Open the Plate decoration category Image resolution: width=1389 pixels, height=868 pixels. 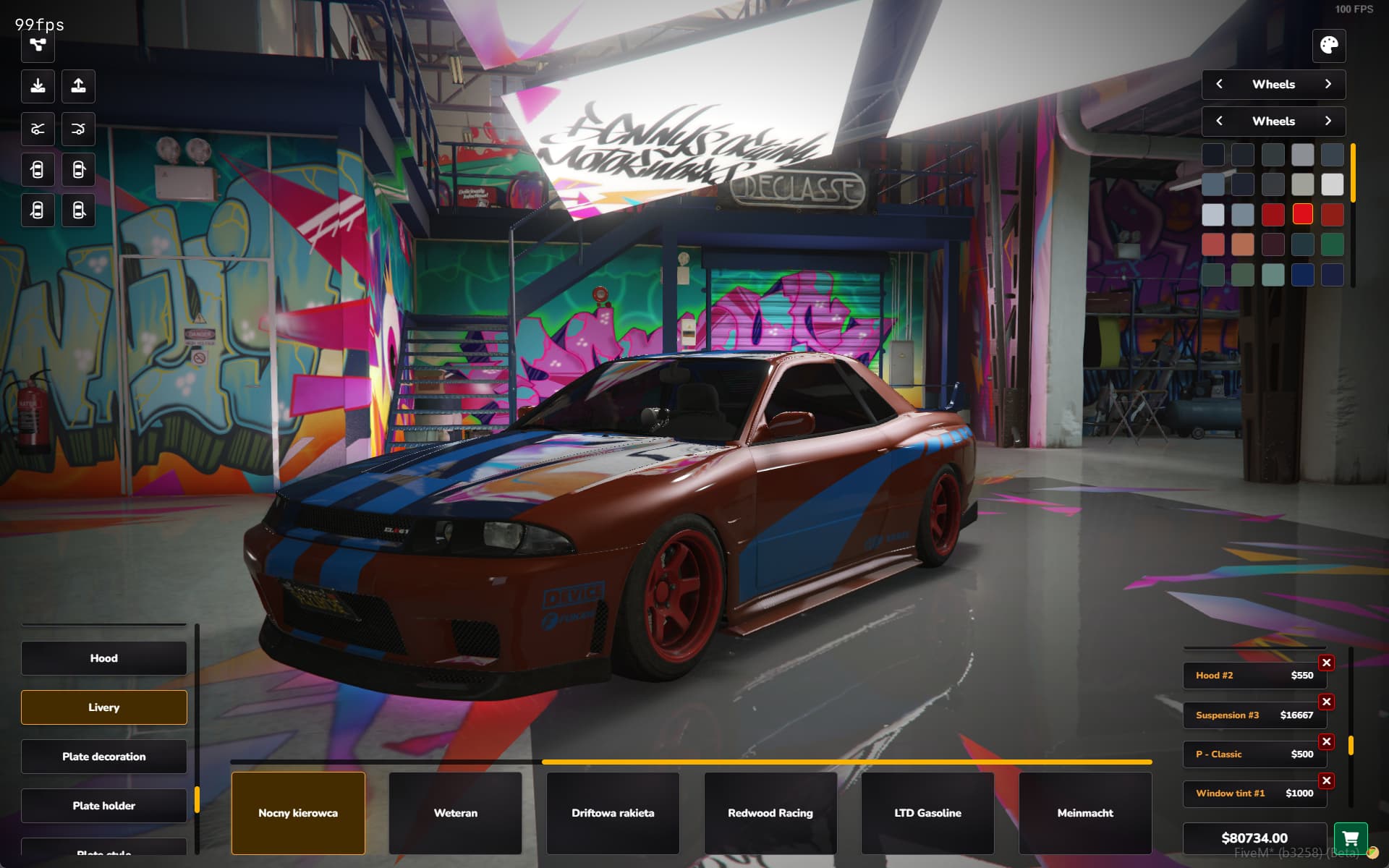pos(103,757)
